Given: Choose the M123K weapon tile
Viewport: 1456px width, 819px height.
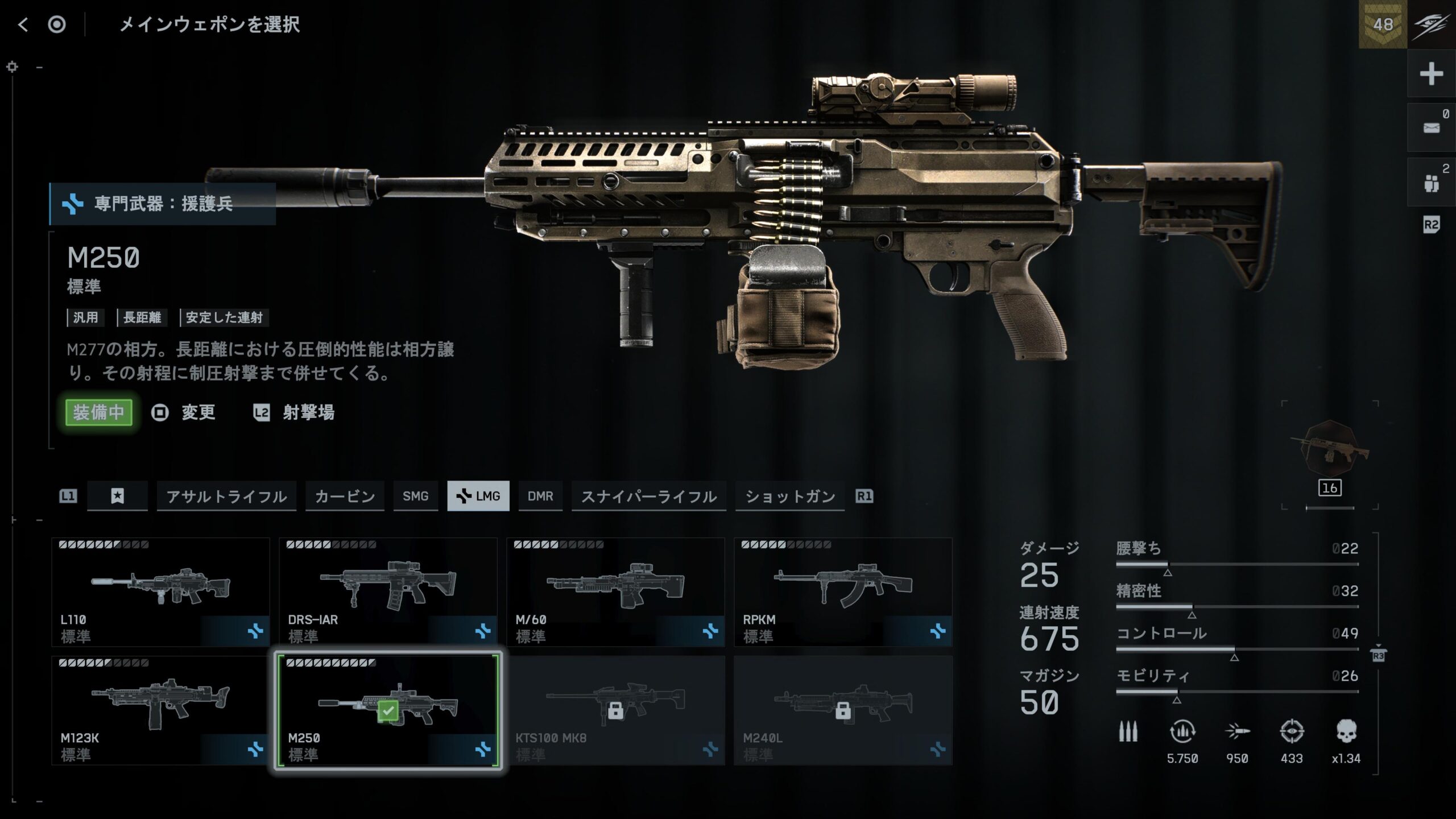Looking at the screenshot, I should [x=160, y=710].
